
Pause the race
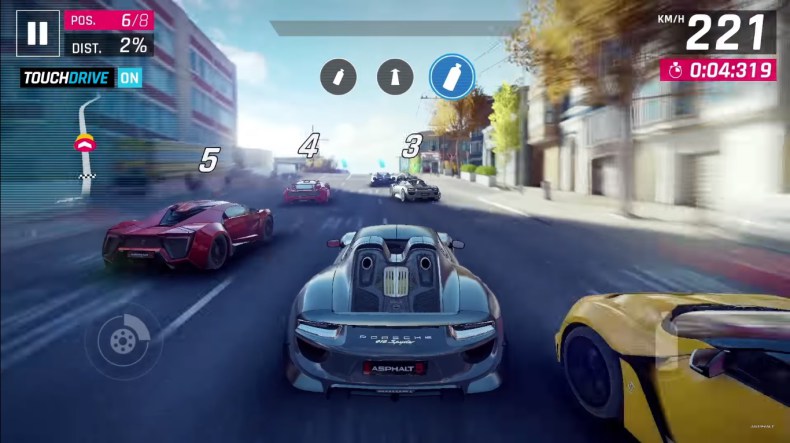[37, 33]
